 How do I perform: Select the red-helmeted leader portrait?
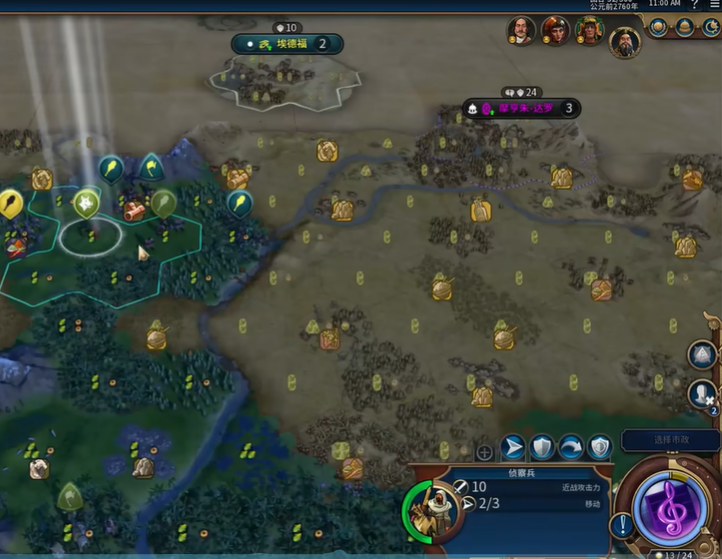coord(556,30)
